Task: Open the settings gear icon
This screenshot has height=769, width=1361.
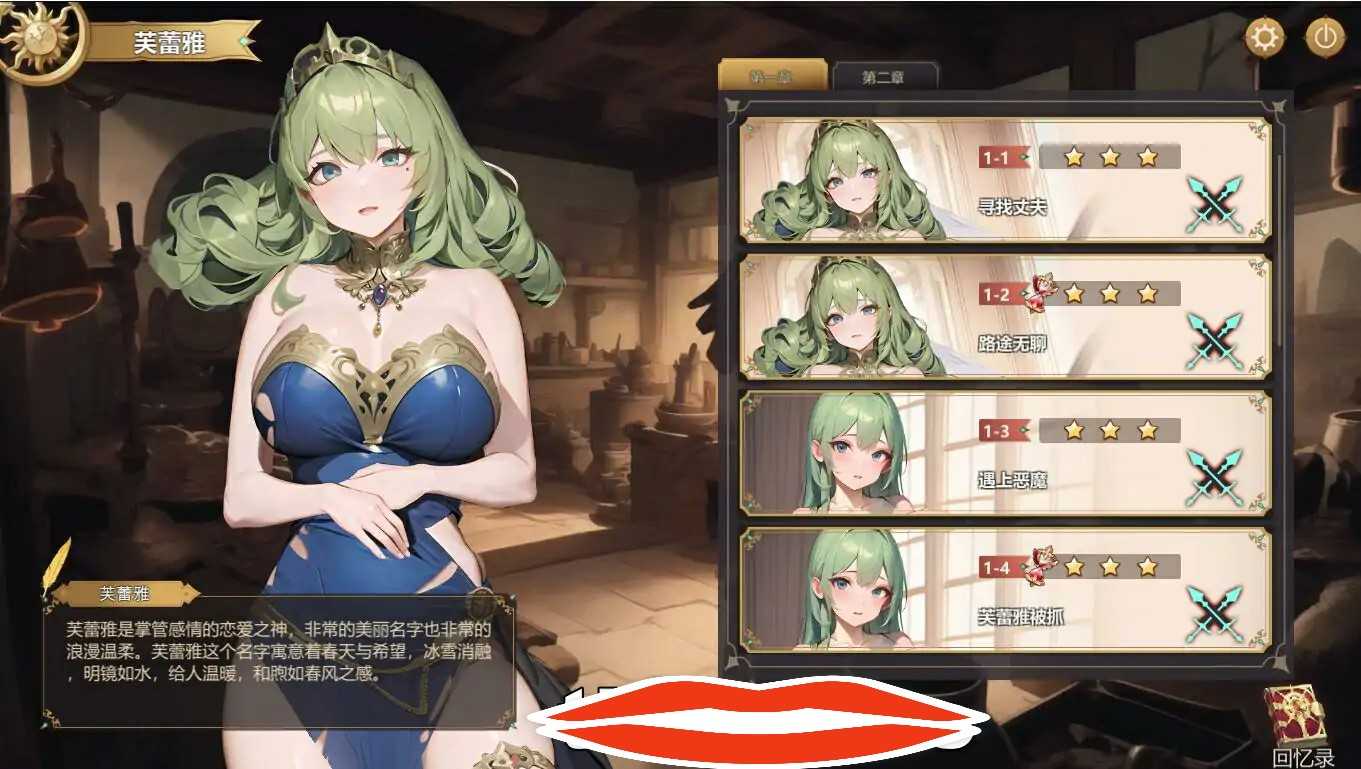Action: pyautogui.click(x=1266, y=36)
